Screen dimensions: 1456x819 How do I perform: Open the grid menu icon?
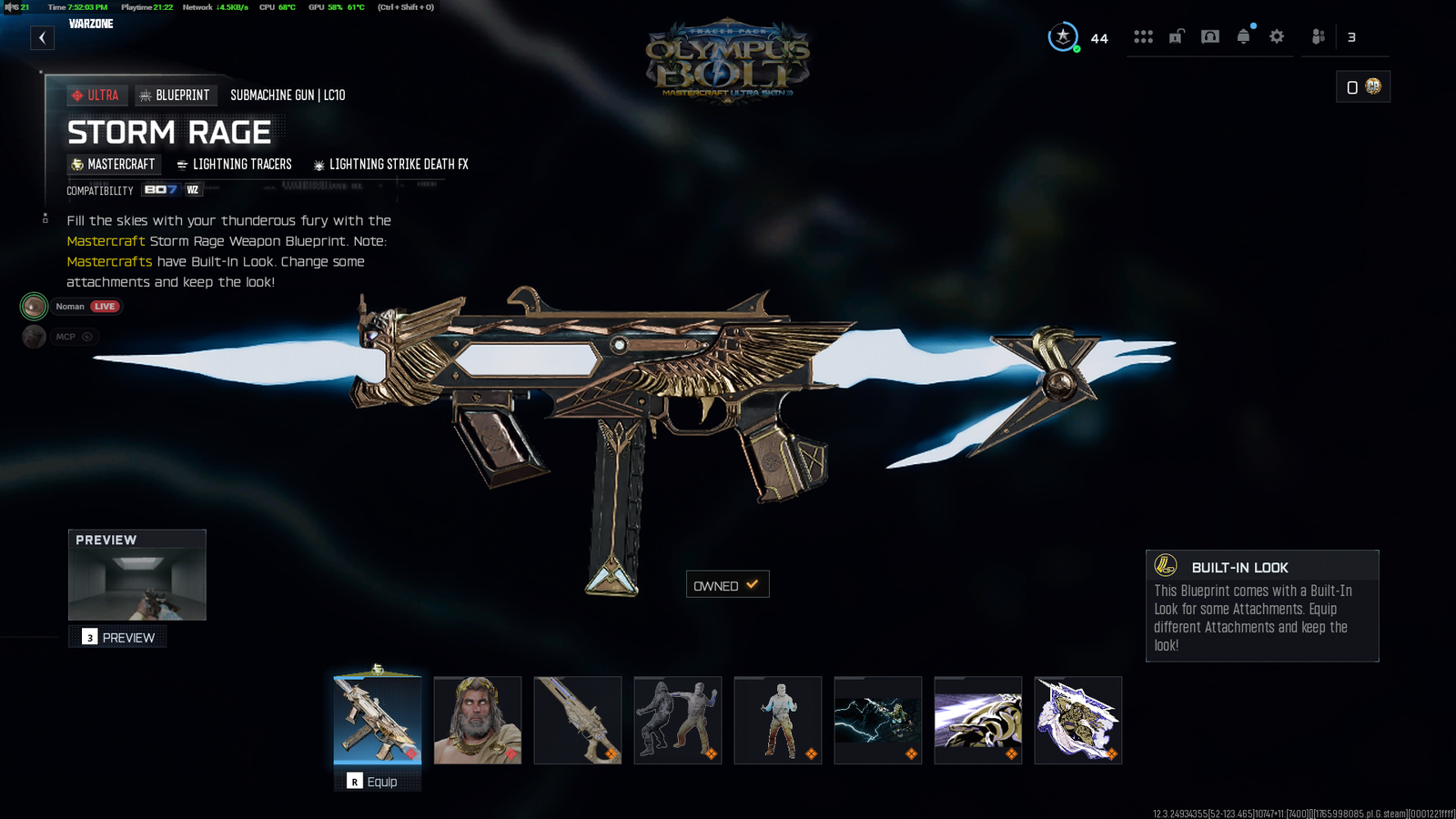[x=1143, y=36]
